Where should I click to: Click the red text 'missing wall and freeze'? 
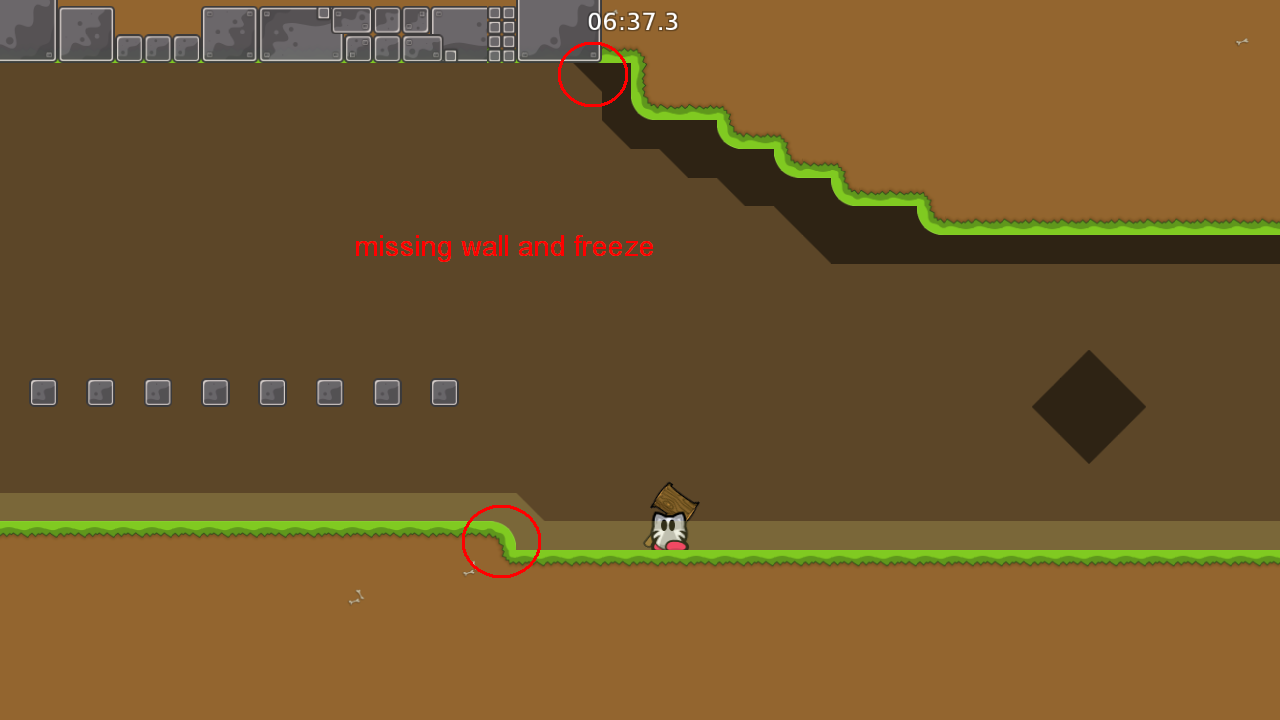click(x=505, y=247)
